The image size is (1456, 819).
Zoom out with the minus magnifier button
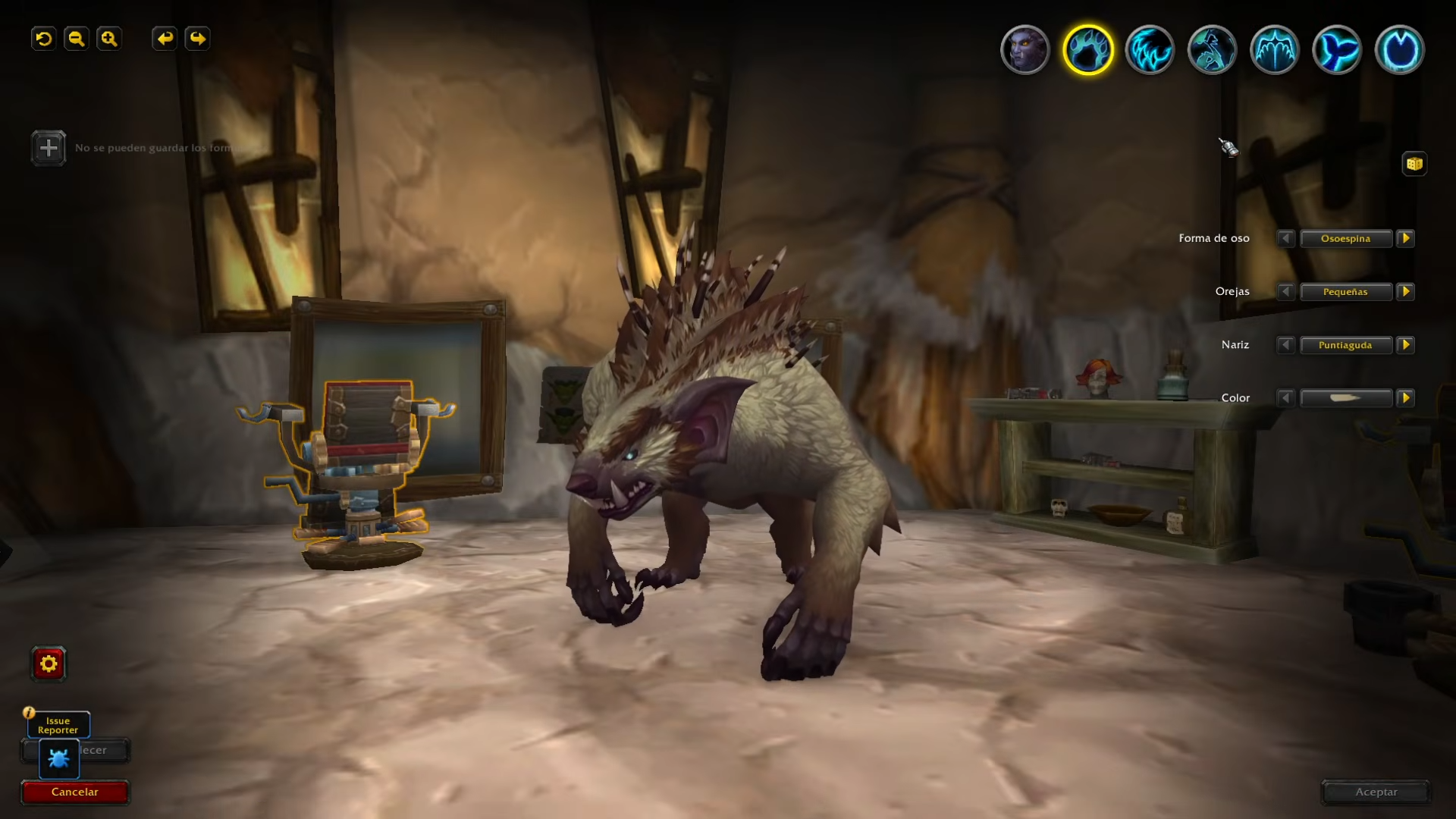pos(77,39)
